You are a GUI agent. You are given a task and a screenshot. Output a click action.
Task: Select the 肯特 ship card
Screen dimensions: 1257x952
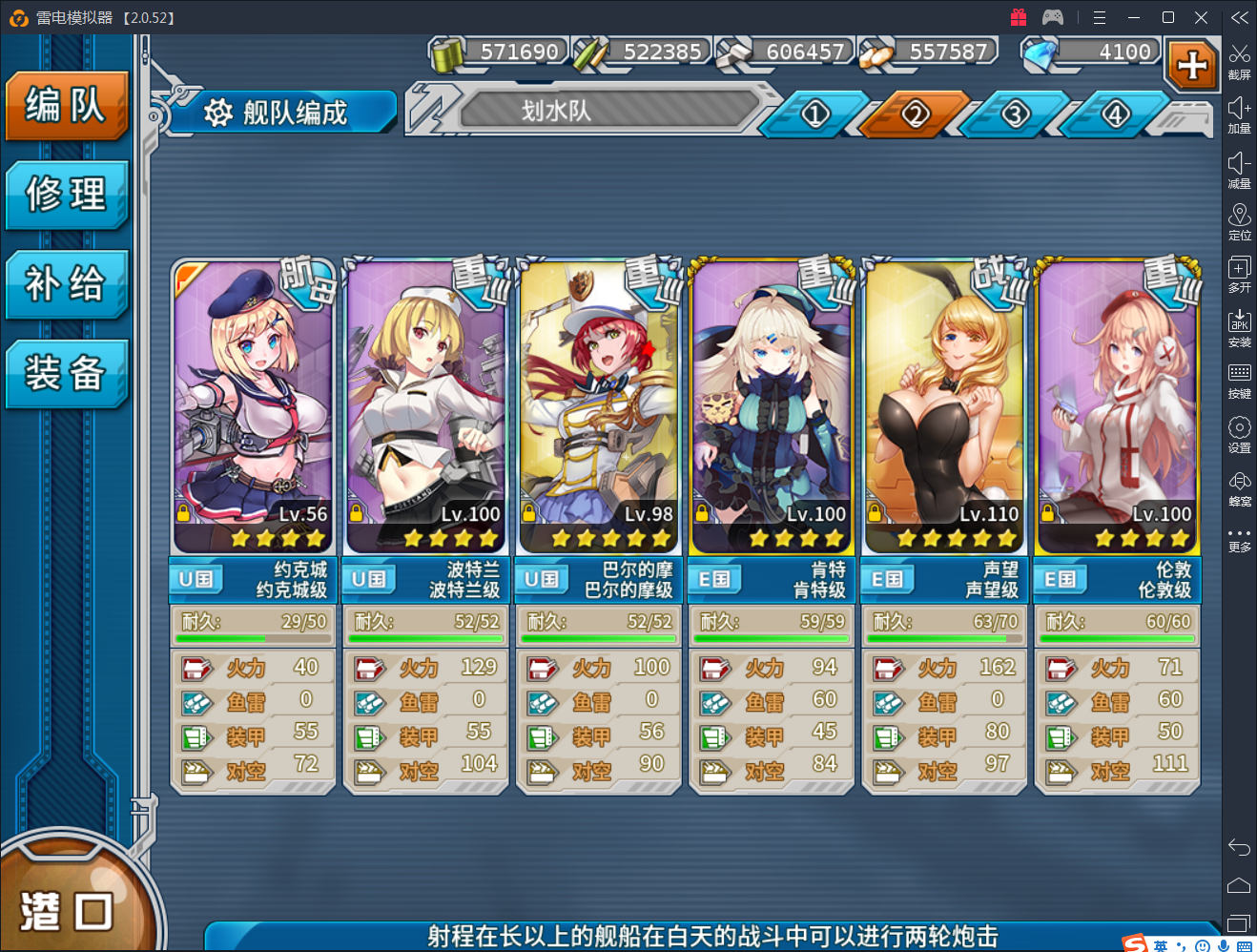pyautogui.click(x=772, y=410)
